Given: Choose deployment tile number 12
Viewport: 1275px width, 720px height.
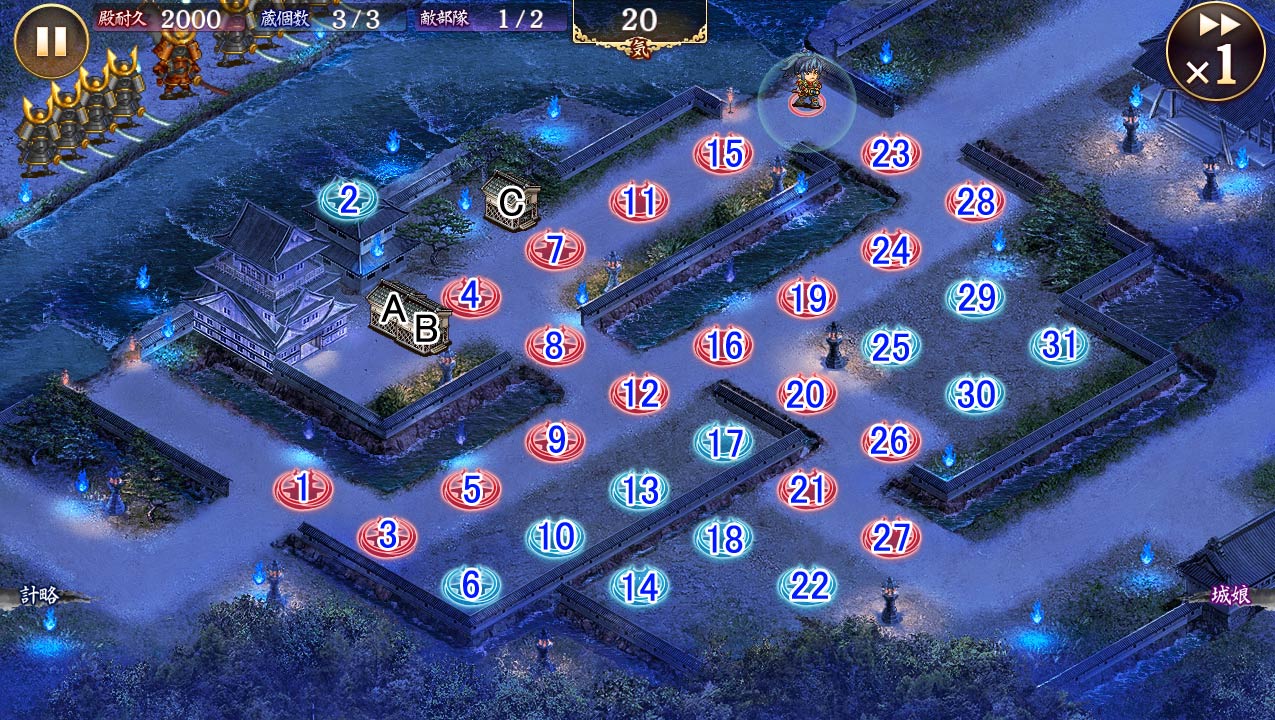Looking at the screenshot, I should pos(639,394).
